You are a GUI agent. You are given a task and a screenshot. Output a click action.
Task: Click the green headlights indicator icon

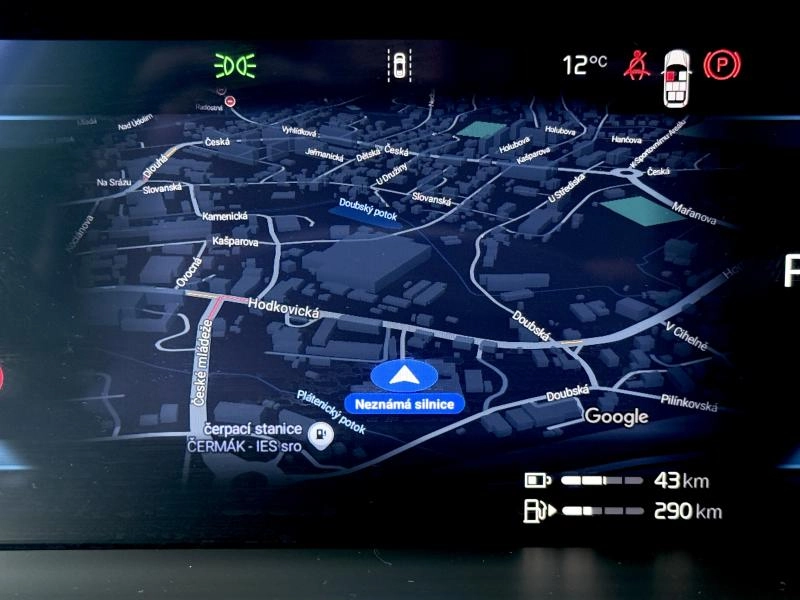coord(235,66)
